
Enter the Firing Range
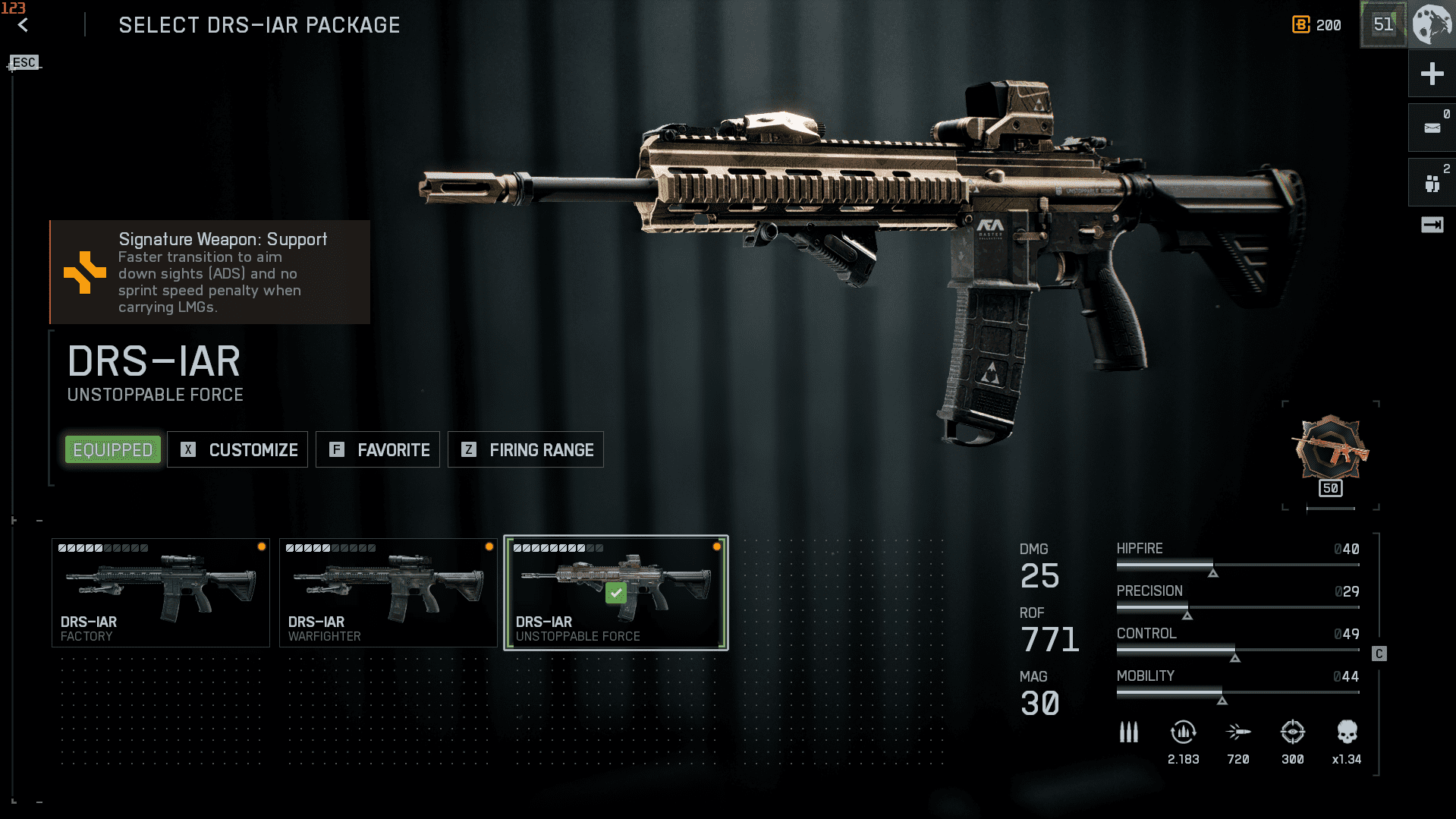click(x=526, y=450)
